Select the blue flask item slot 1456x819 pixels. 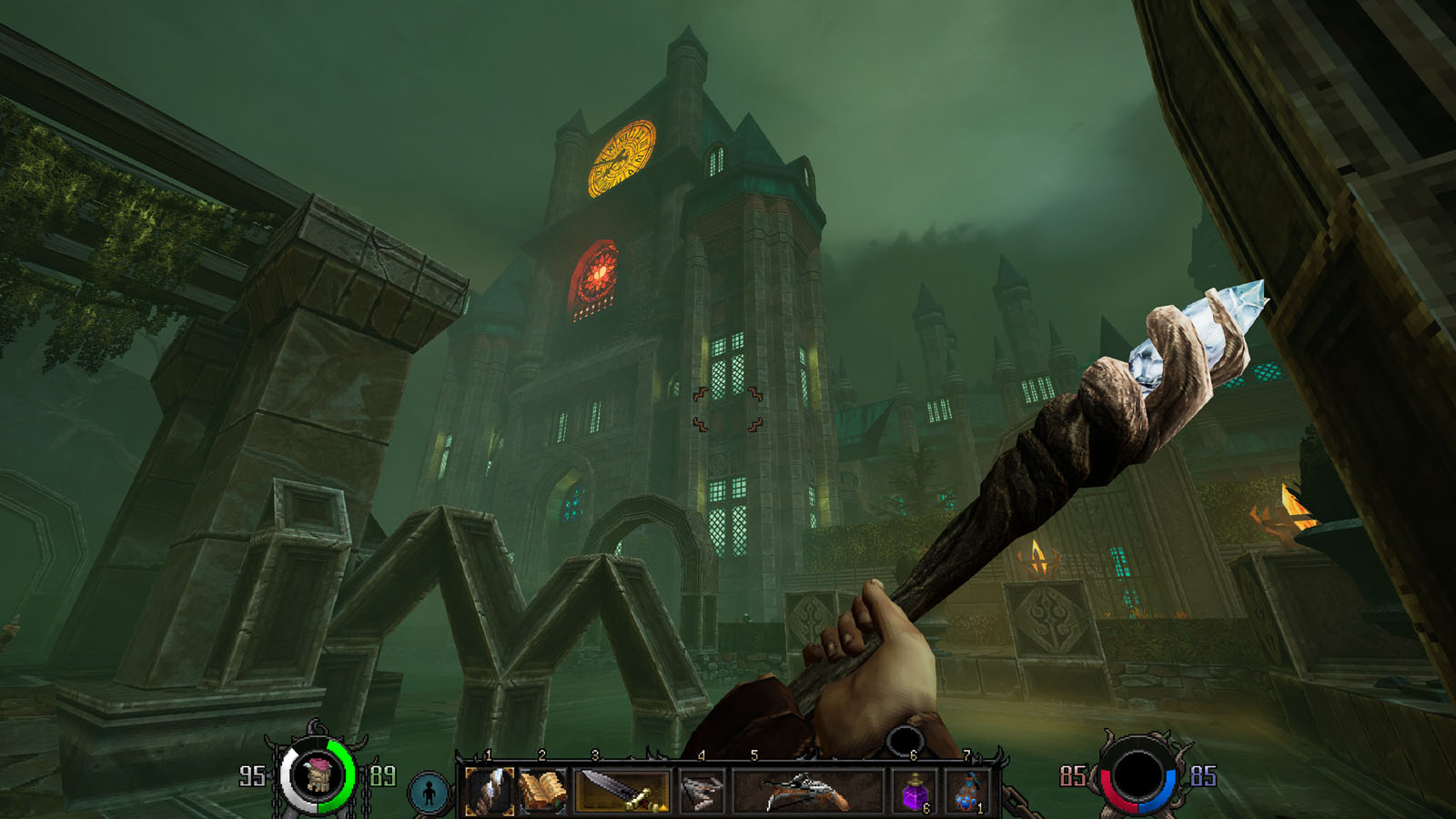(x=968, y=791)
